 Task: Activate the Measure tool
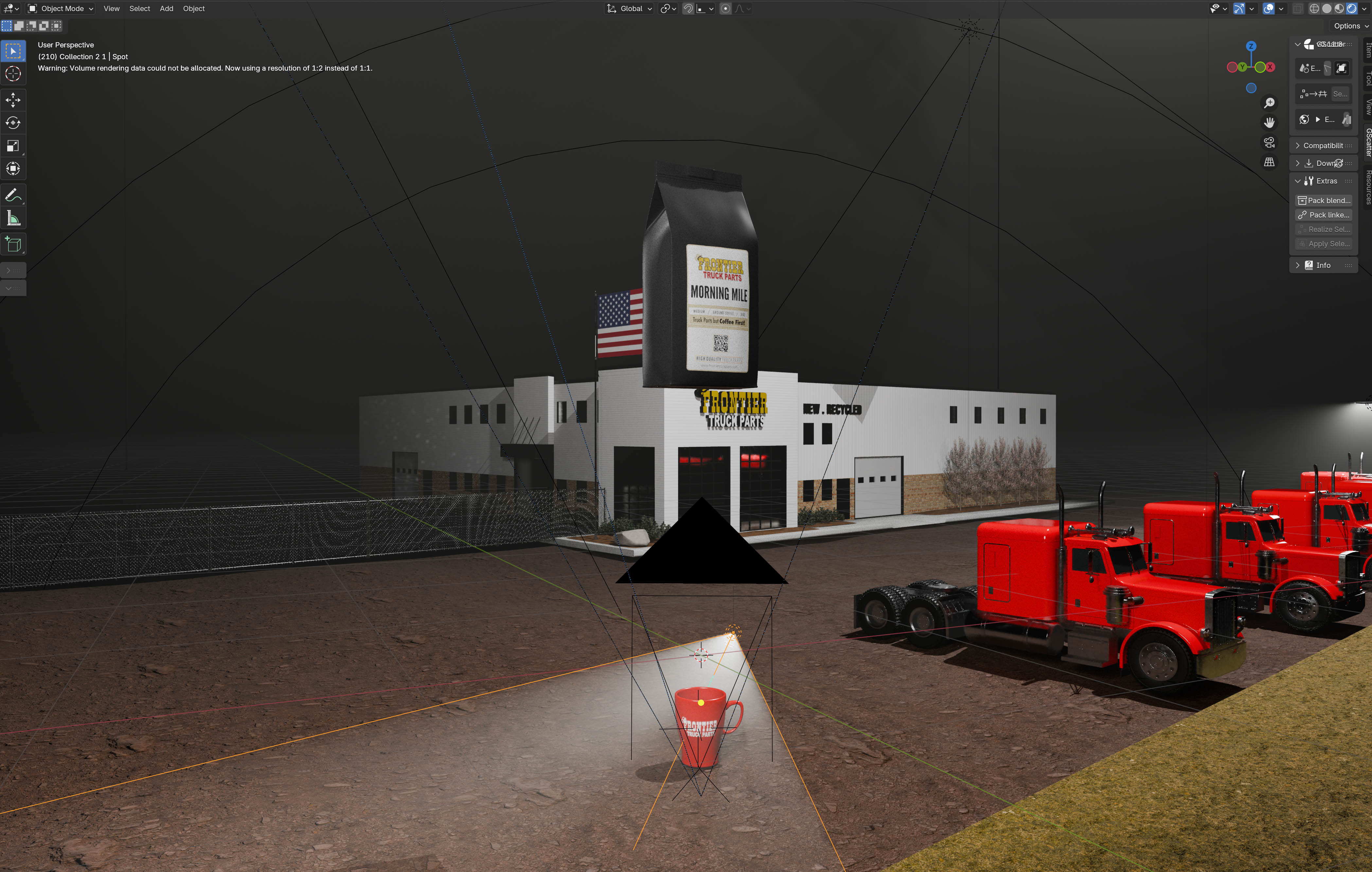(13, 218)
